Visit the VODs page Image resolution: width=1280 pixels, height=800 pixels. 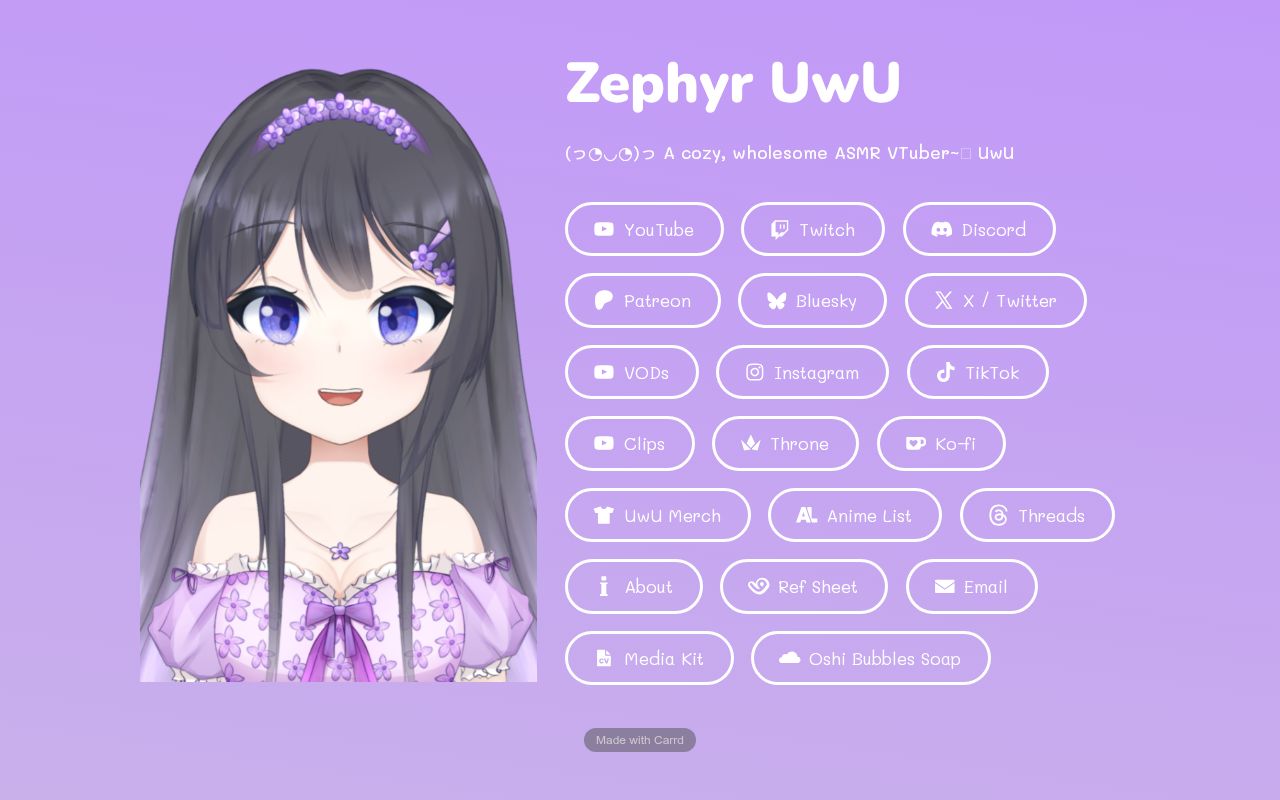click(632, 372)
